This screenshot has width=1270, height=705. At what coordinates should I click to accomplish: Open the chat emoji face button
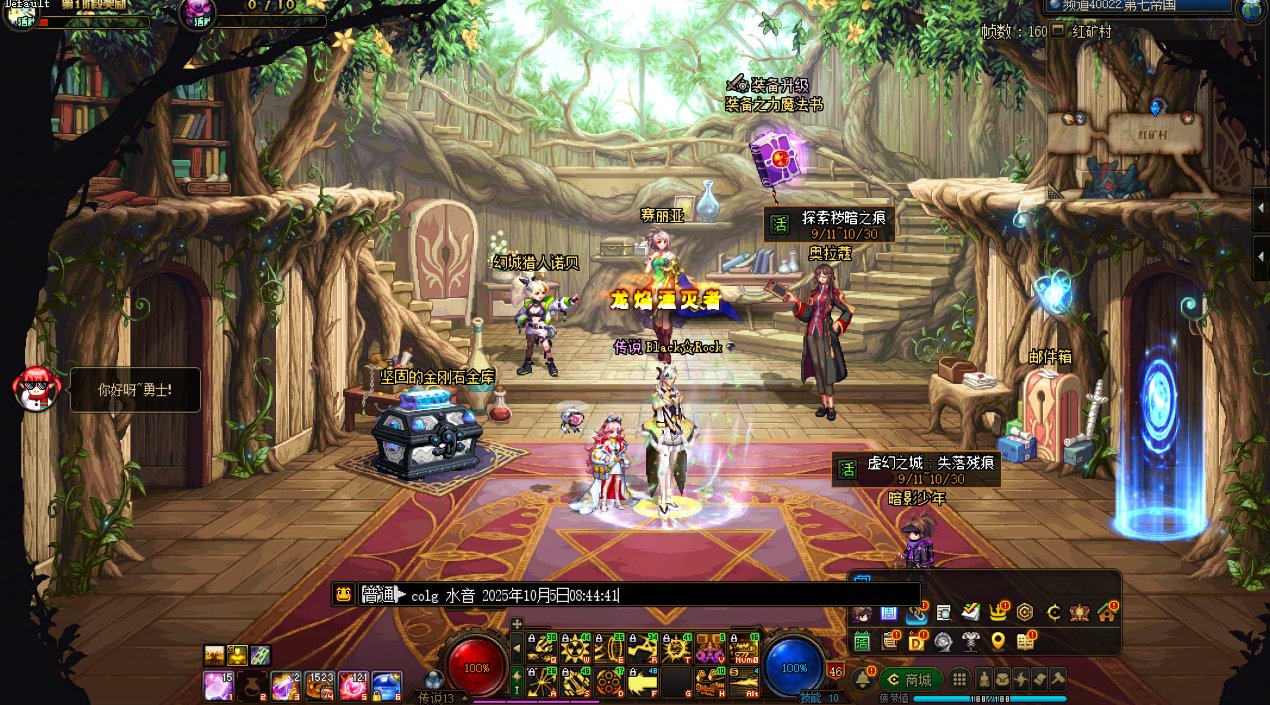tap(343, 594)
